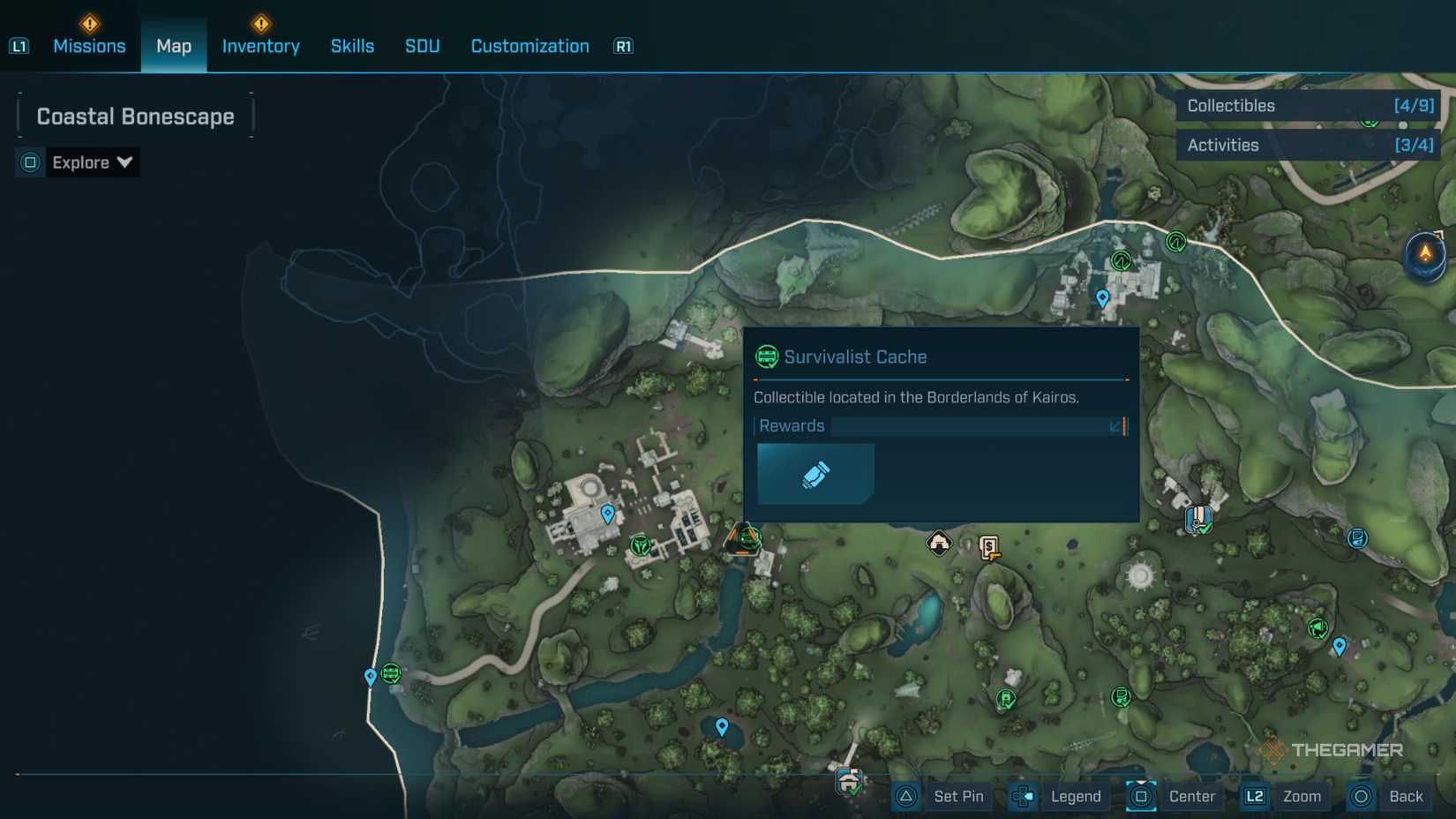Select the blue square marker with striped pillar

1197,518
